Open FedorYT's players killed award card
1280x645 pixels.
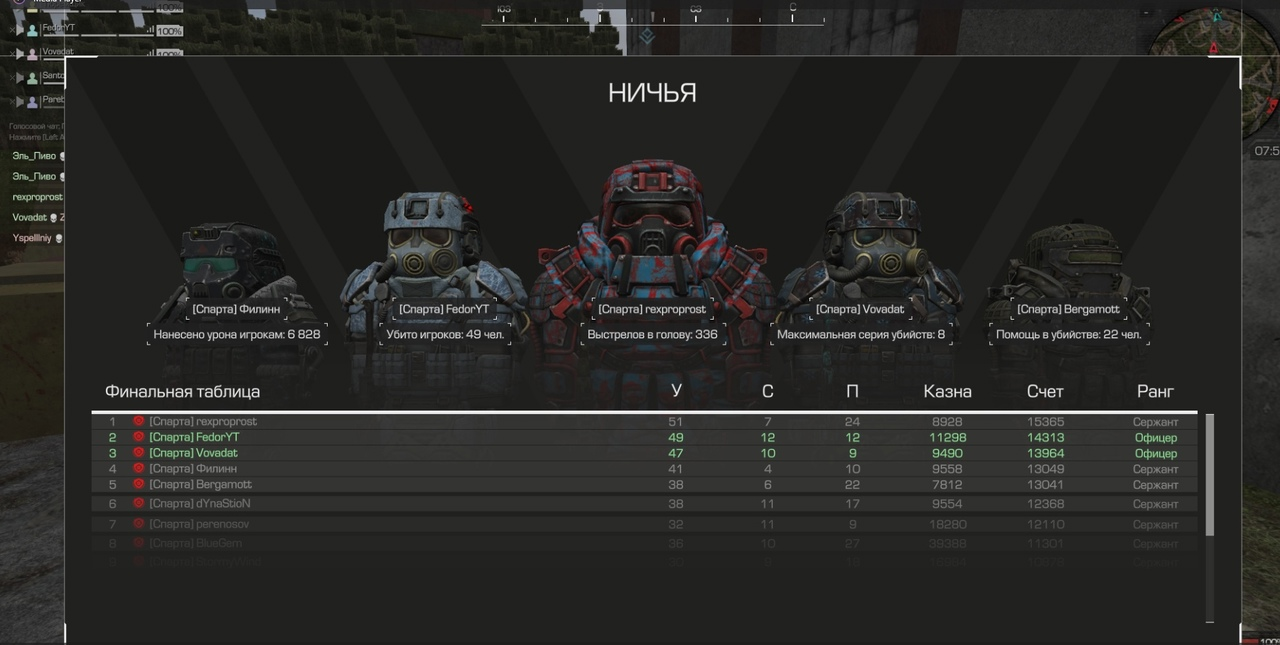point(445,322)
